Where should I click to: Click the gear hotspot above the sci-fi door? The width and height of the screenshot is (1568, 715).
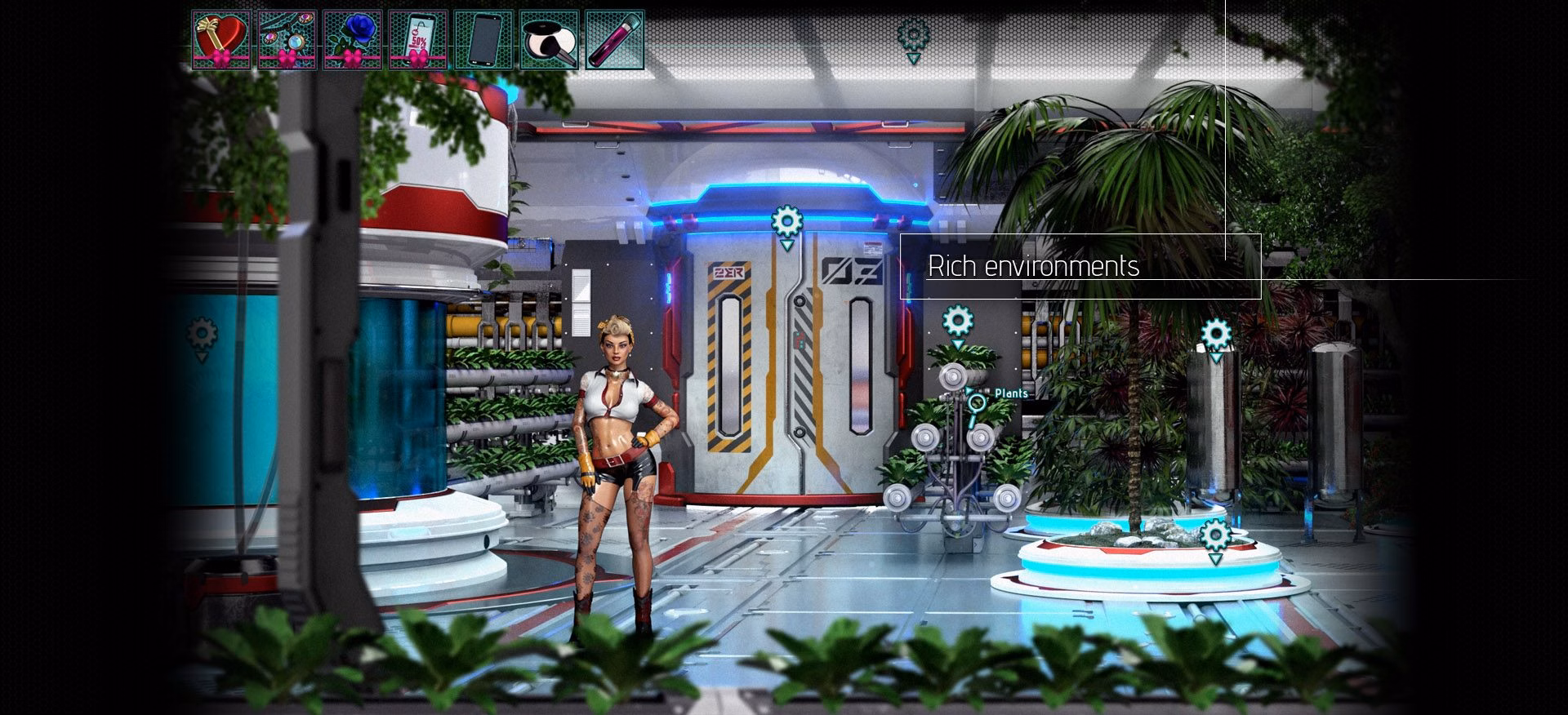click(x=786, y=219)
